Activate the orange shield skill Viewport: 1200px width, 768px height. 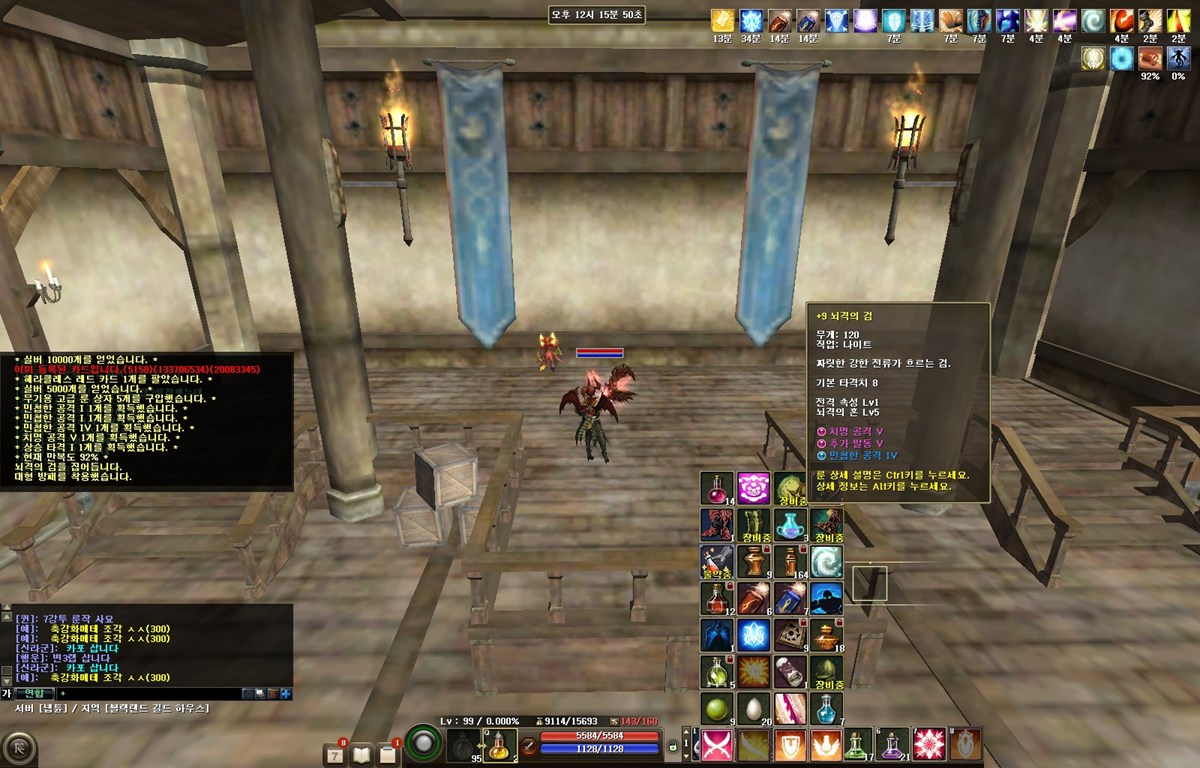point(790,745)
